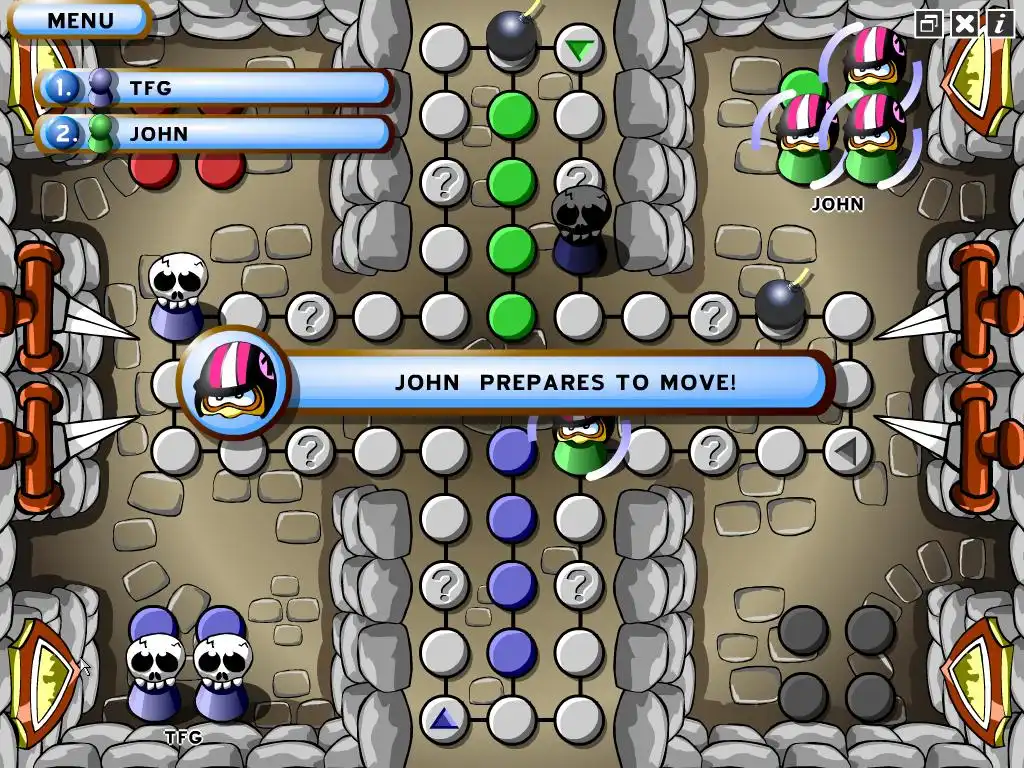Viewport: 1024px width, 768px height.
Task: Close the game with the X button
Action: (964, 23)
